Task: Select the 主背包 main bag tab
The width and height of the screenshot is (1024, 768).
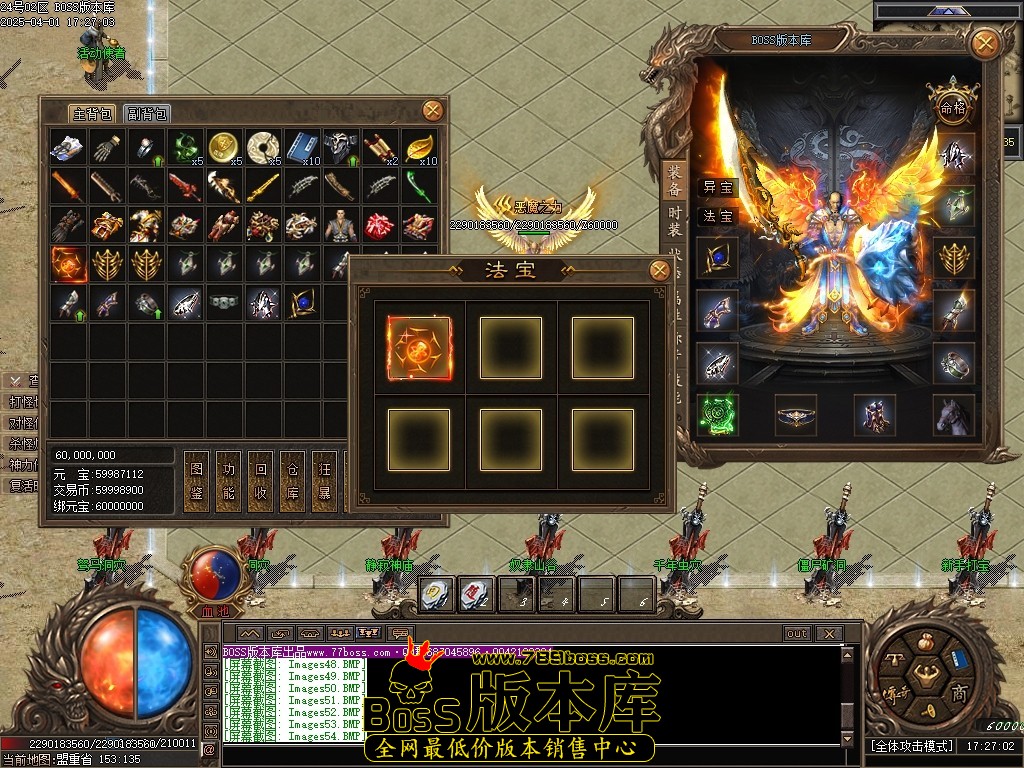Action: coord(92,114)
